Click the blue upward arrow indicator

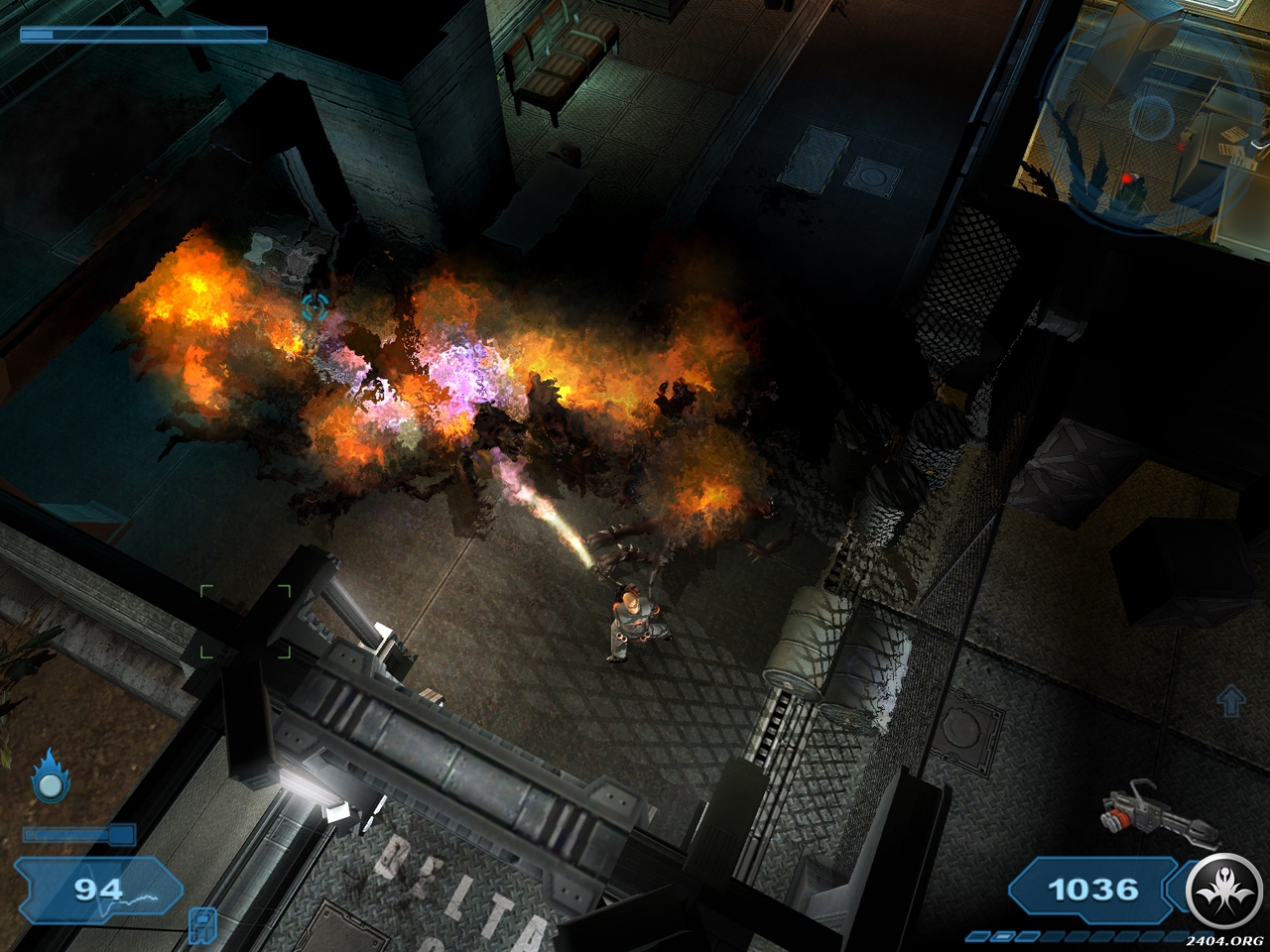(x=1230, y=700)
